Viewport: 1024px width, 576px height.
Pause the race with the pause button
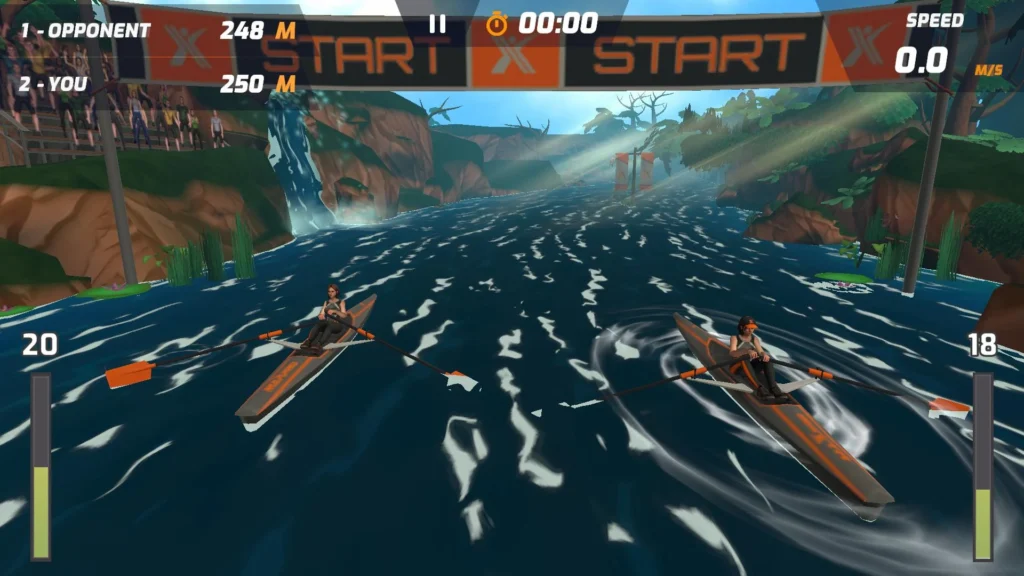[437, 23]
